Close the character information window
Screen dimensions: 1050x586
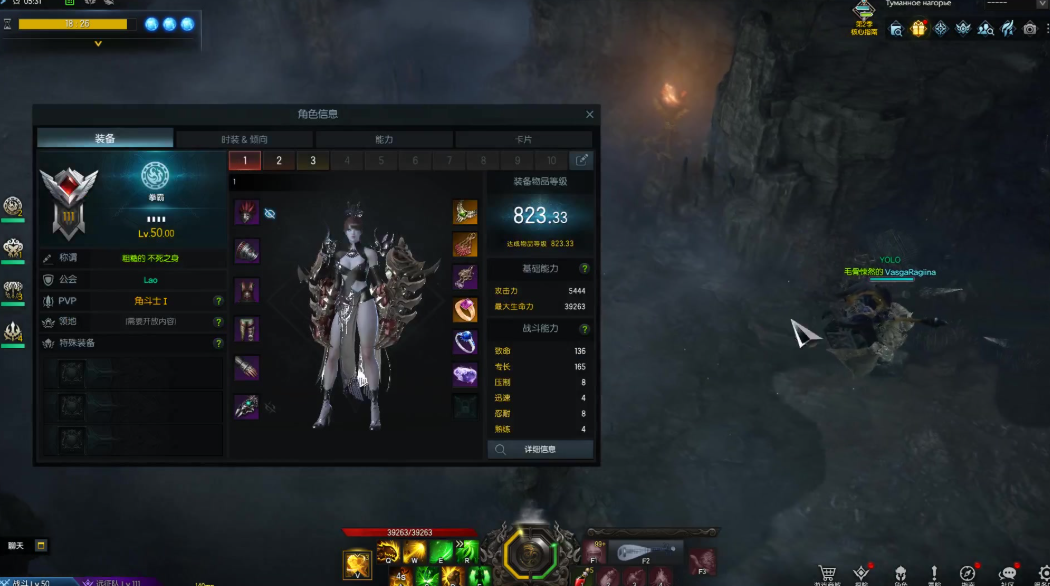[589, 115]
